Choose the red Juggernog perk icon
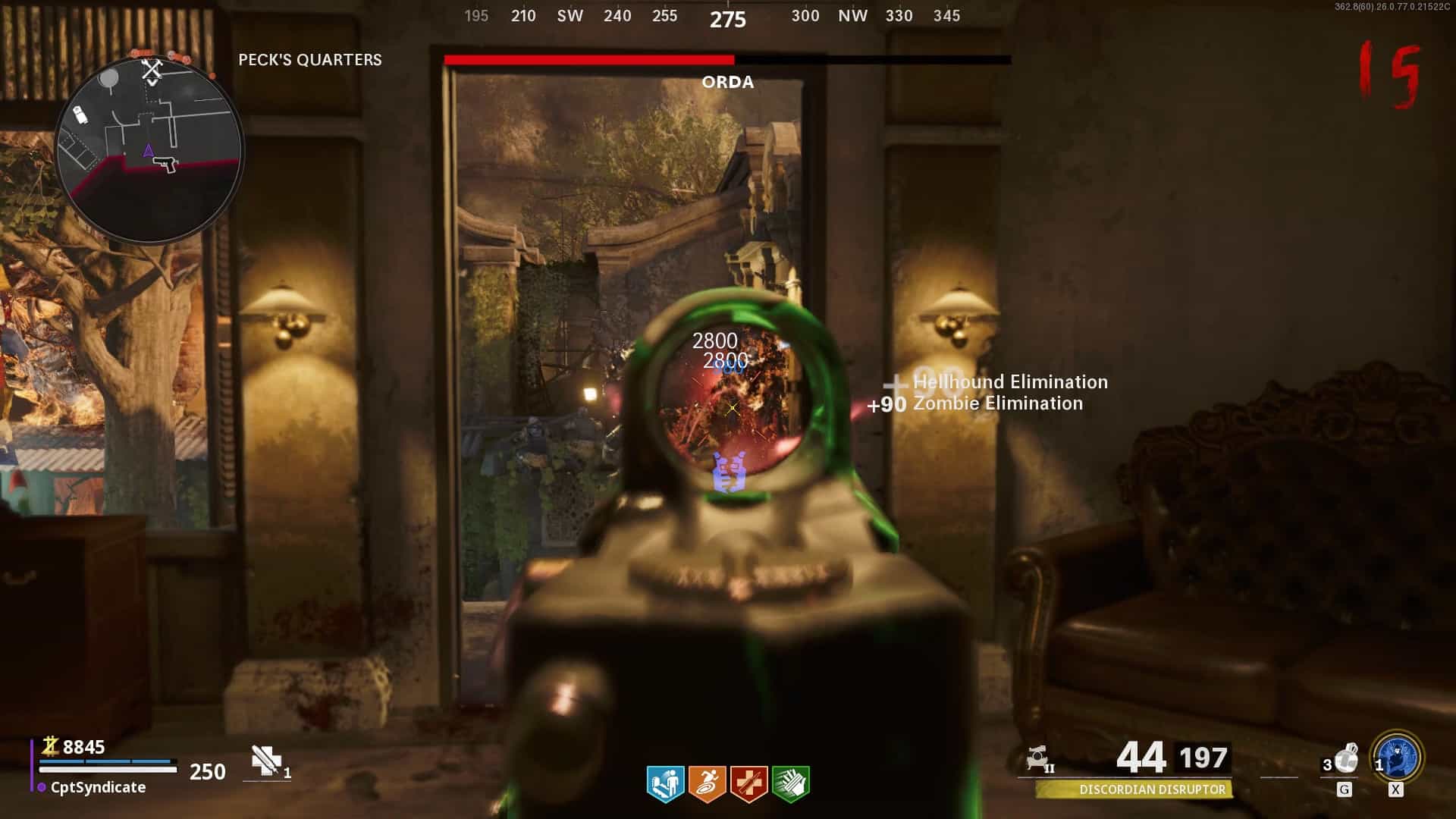 [748, 783]
